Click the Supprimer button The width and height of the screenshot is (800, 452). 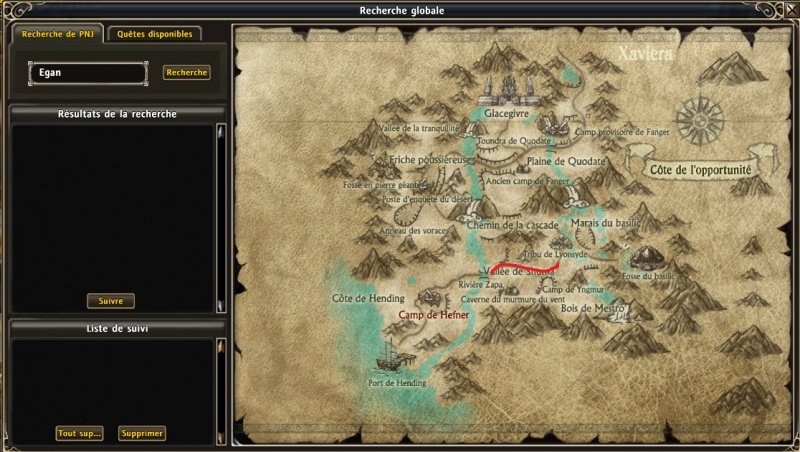coord(141,433)
